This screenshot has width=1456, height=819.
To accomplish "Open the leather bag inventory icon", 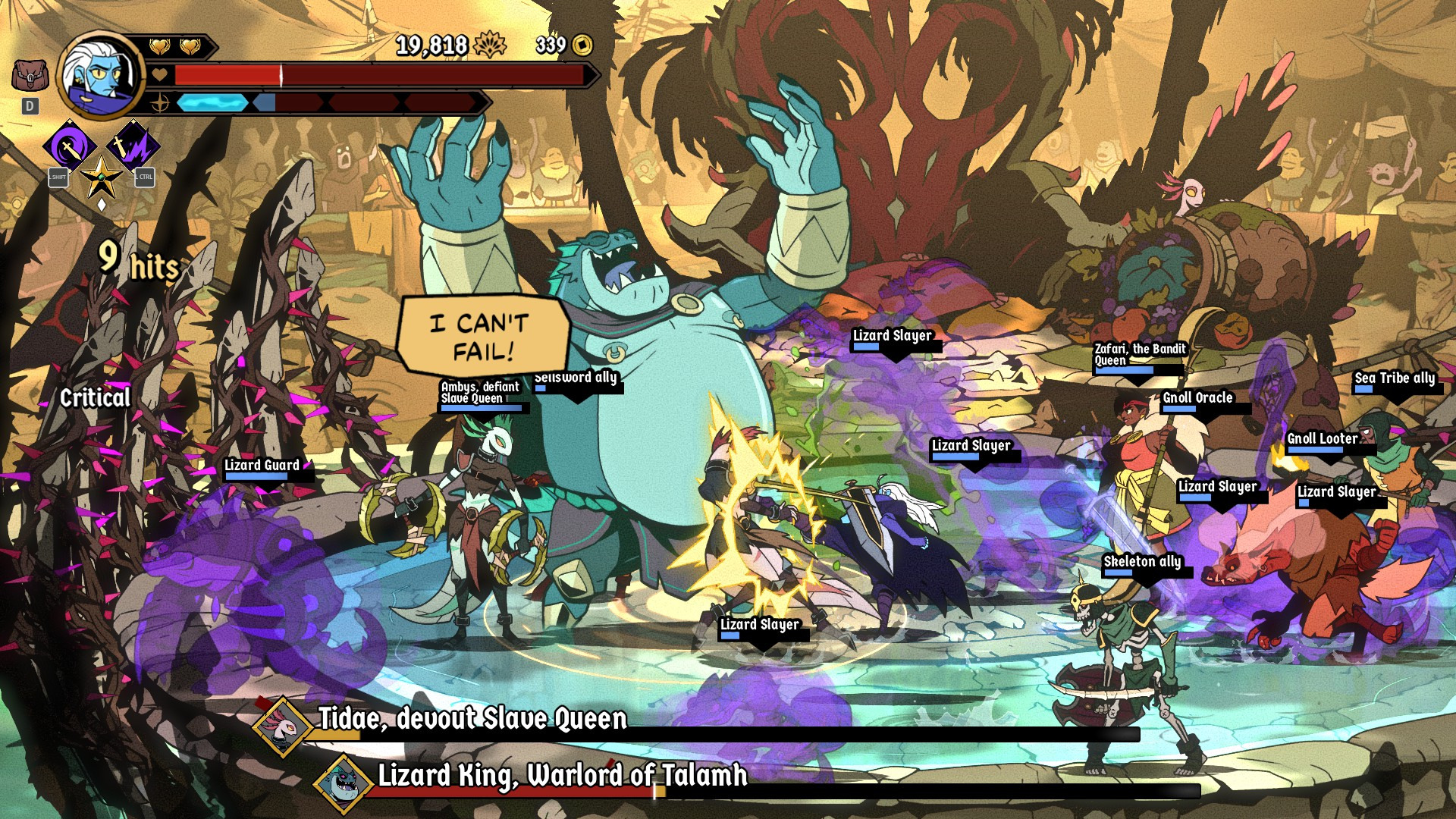I will (30, 76).
